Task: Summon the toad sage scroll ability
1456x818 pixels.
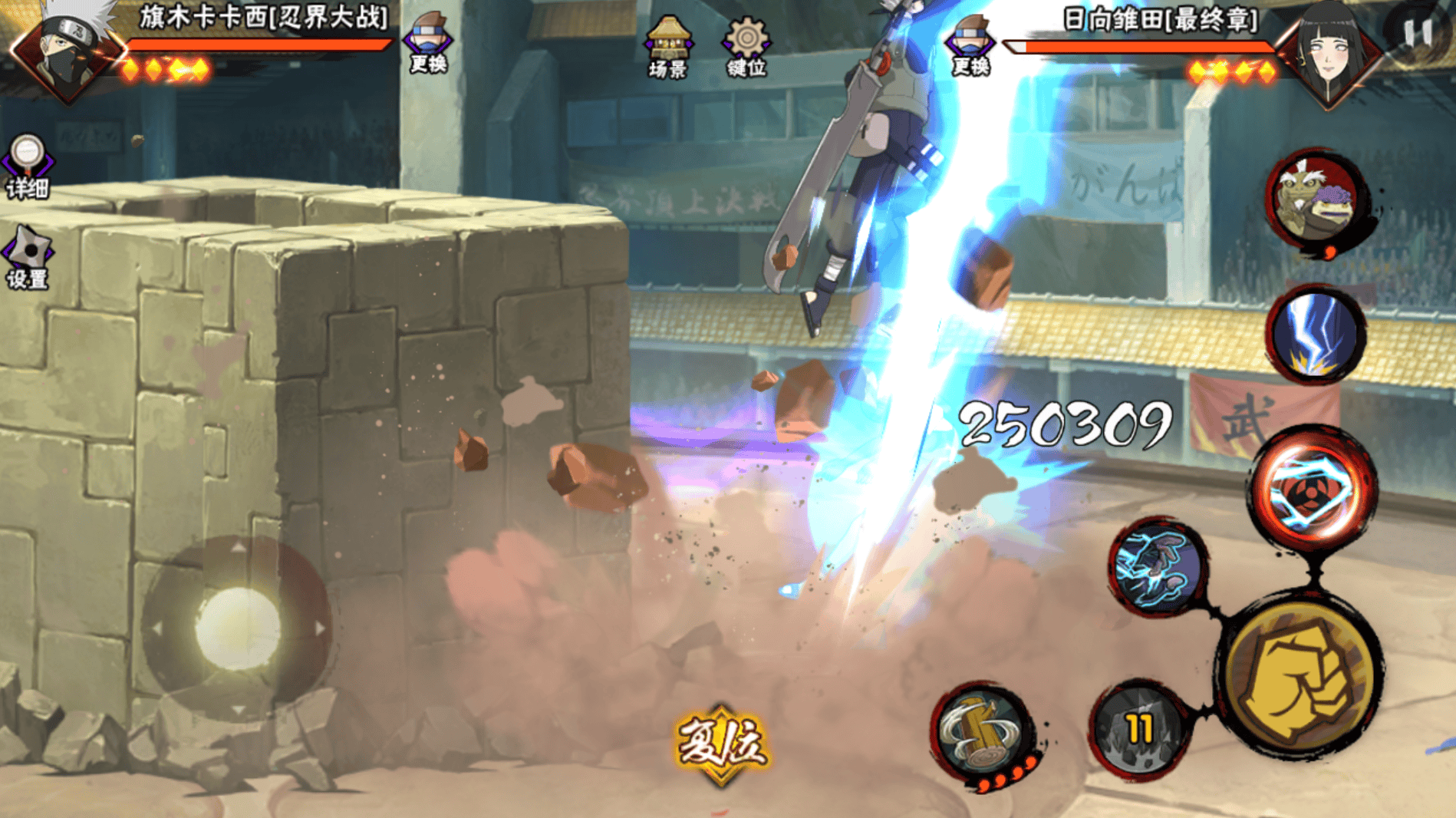Action: pyautogui.click(x=1315, y=200)
